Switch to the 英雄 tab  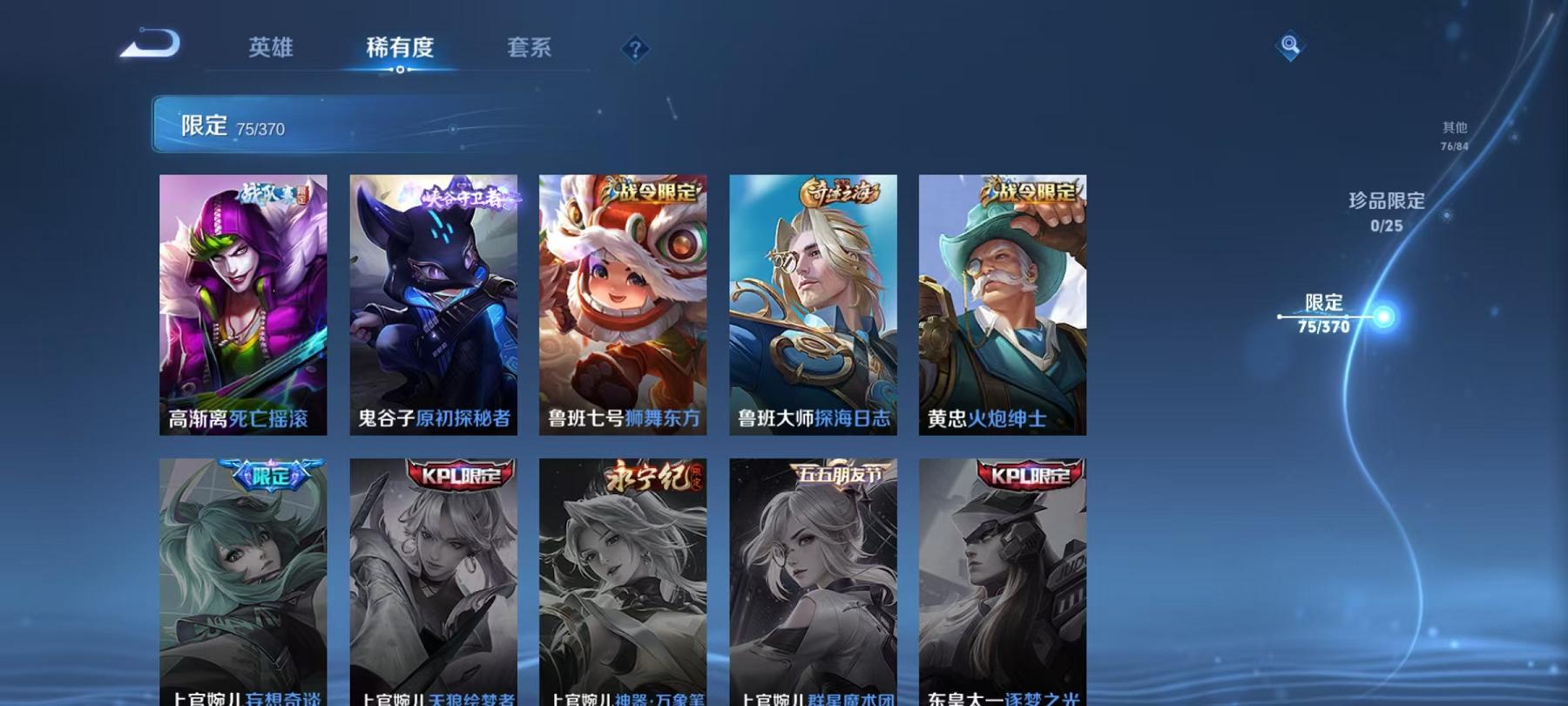(x=272, y=50)
